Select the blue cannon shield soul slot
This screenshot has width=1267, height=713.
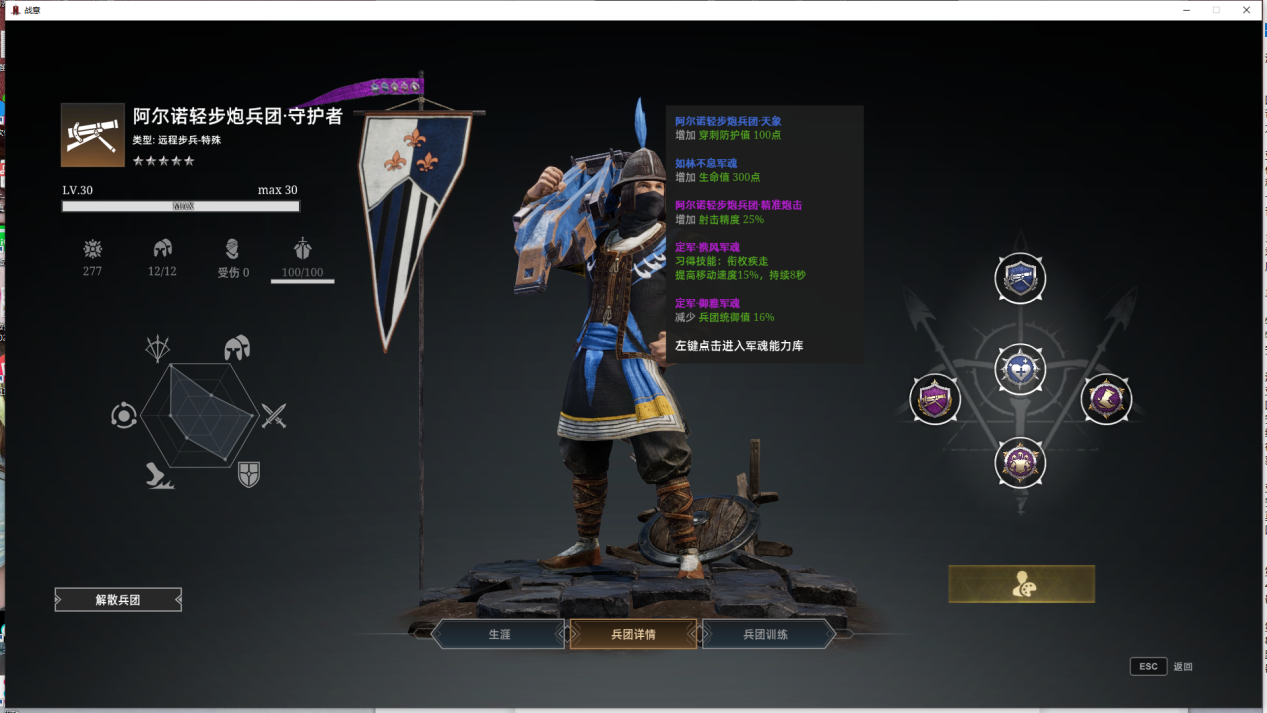(x=1020, y=279)
